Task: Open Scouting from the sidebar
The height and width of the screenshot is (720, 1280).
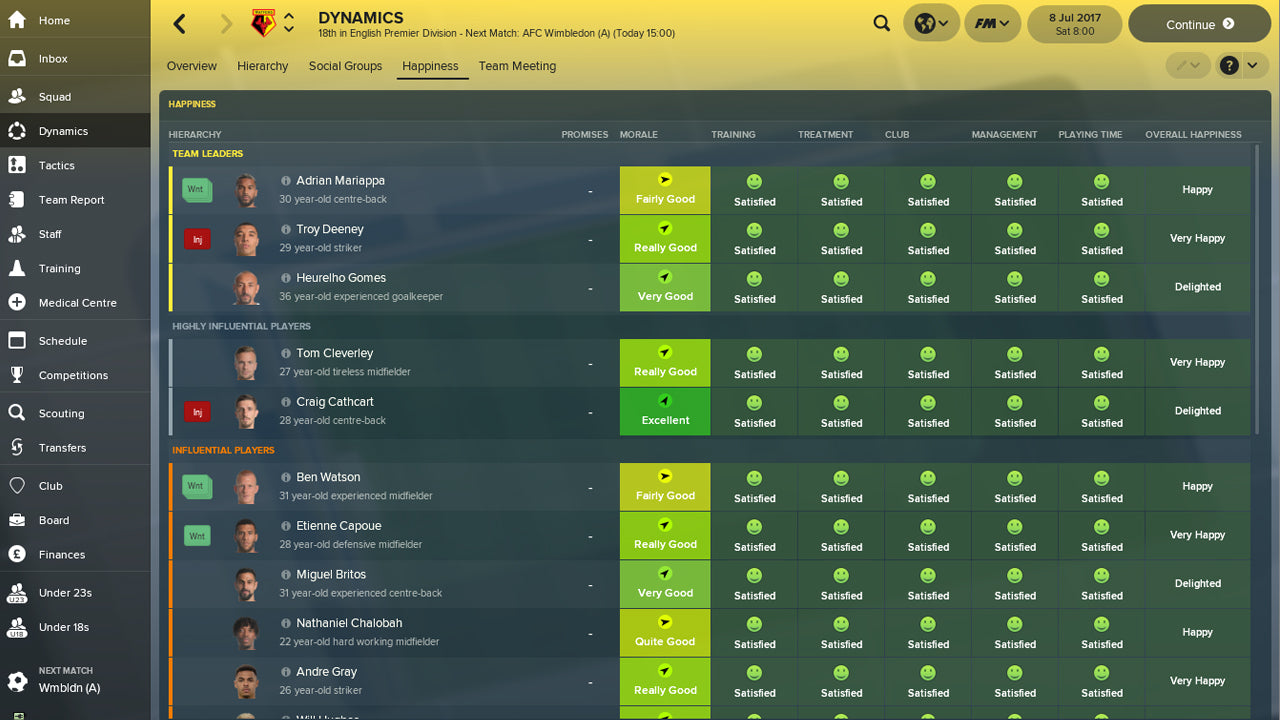Action: tap(62, 413)
